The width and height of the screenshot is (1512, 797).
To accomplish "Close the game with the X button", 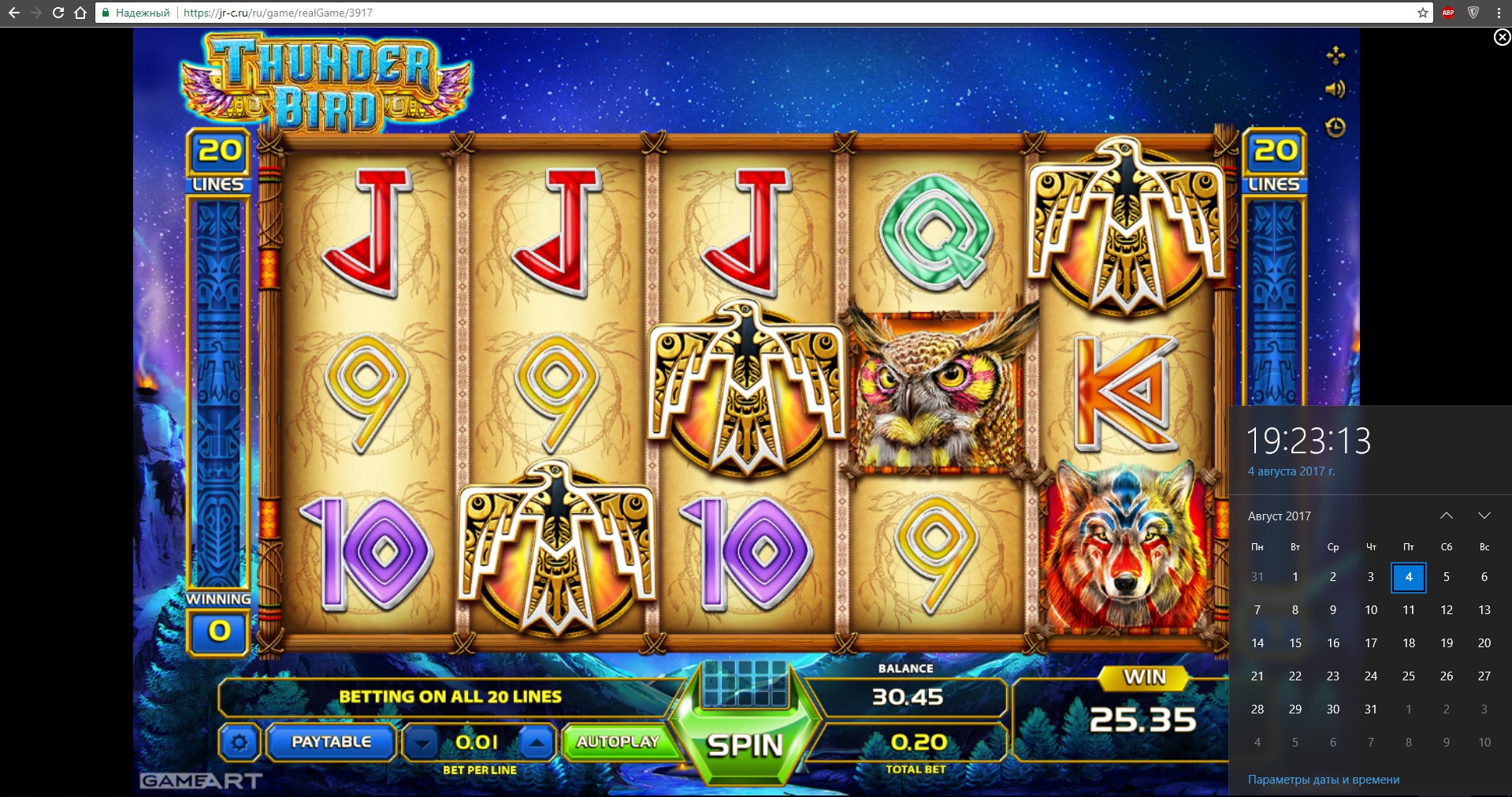I will coord(1502,38).
